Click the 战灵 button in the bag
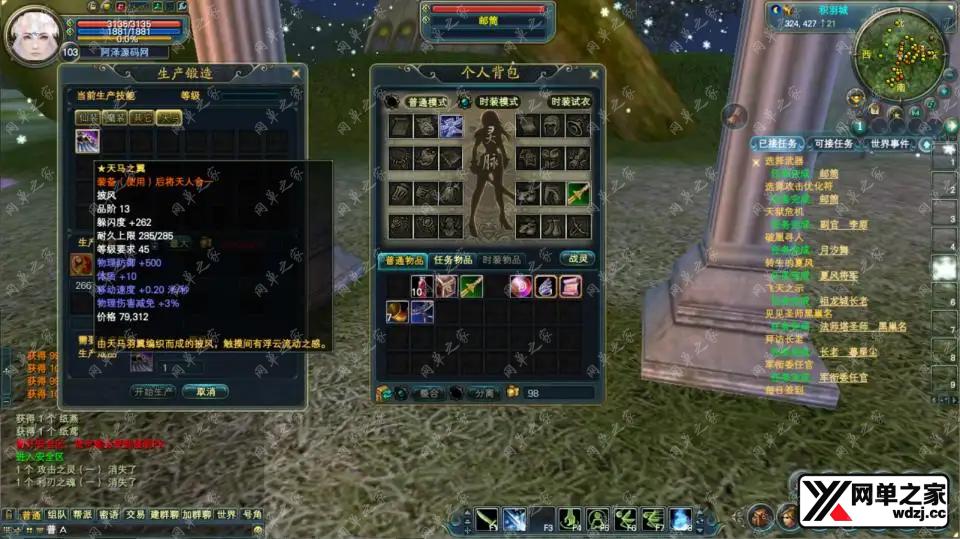This screenshot has height=539, width=960. pos(577,259)
